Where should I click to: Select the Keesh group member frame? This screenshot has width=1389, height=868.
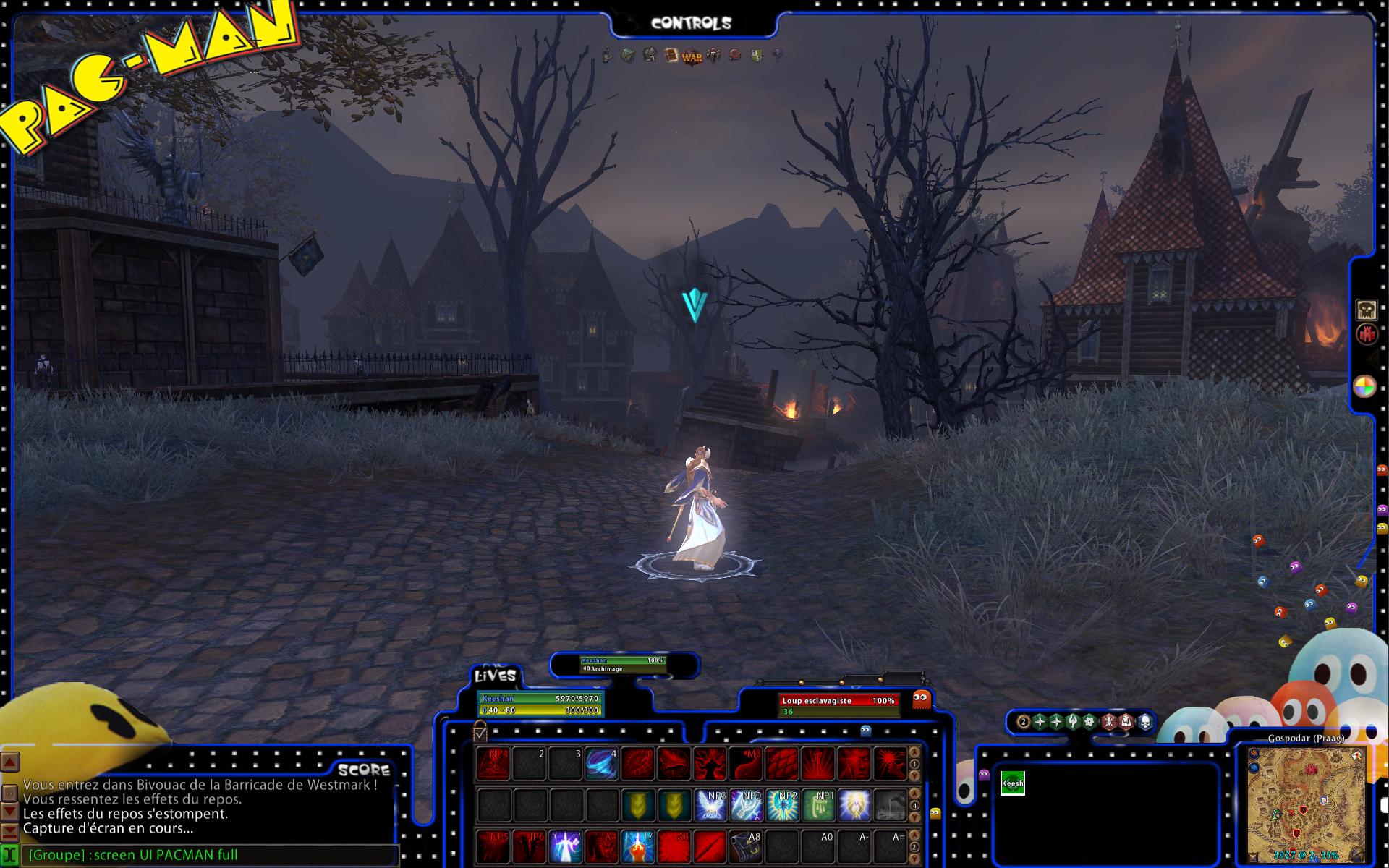[x=1012, y=783]
